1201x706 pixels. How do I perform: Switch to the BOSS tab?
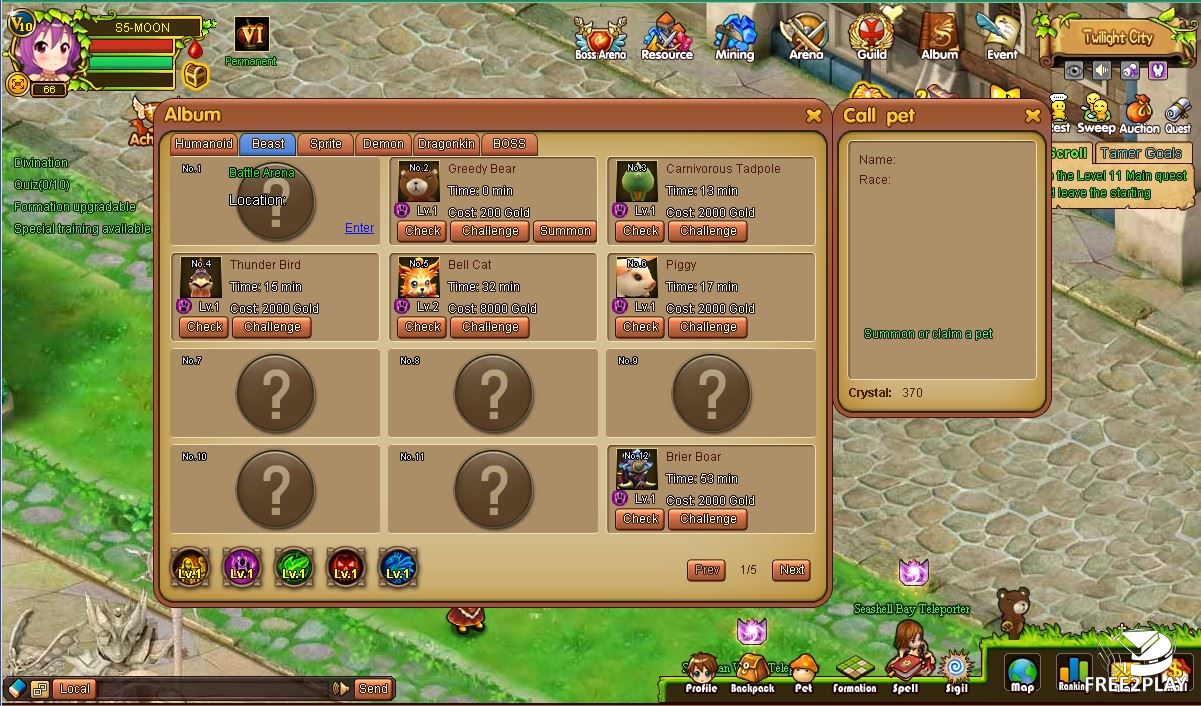coord(509,144)
